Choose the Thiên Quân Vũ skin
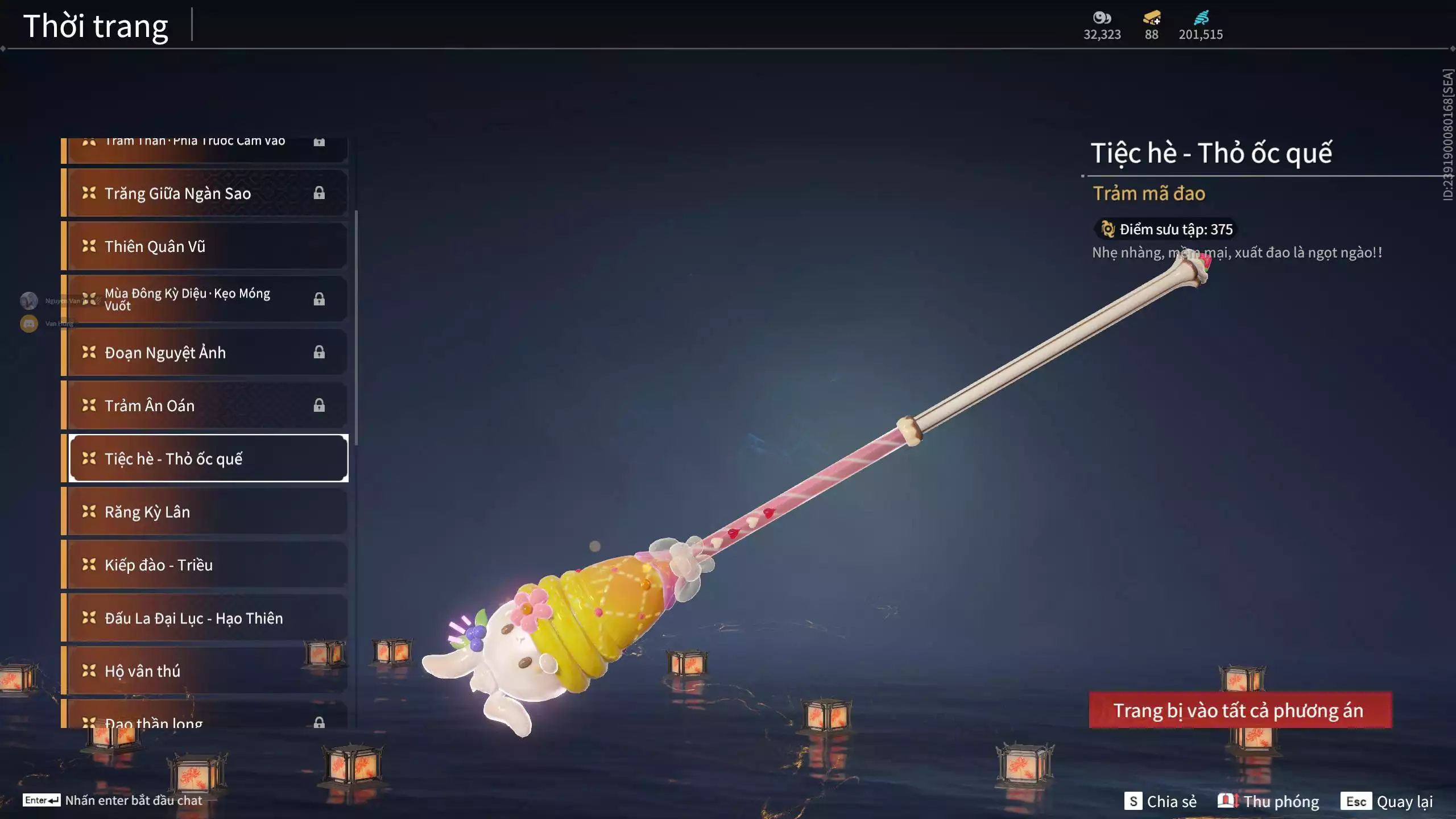 click(x=205, y=246)
